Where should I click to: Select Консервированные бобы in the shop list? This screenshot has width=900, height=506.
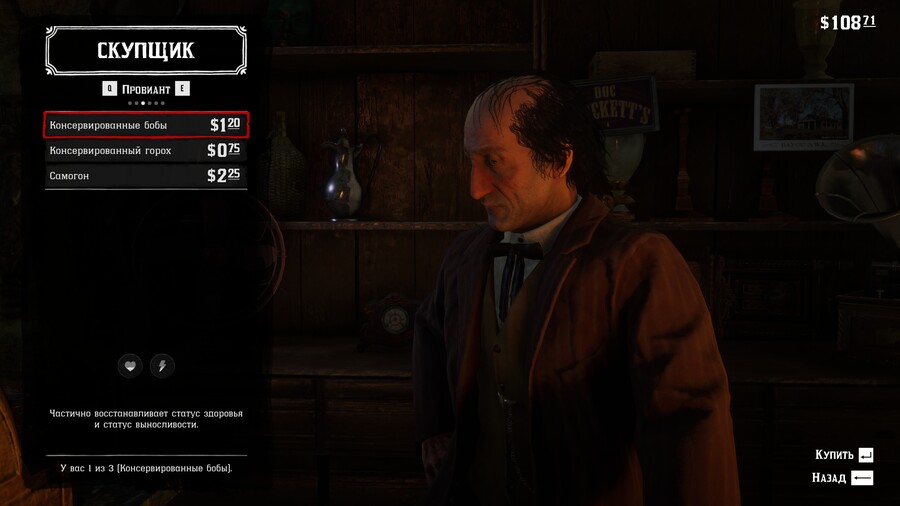[x=145, y=125]
